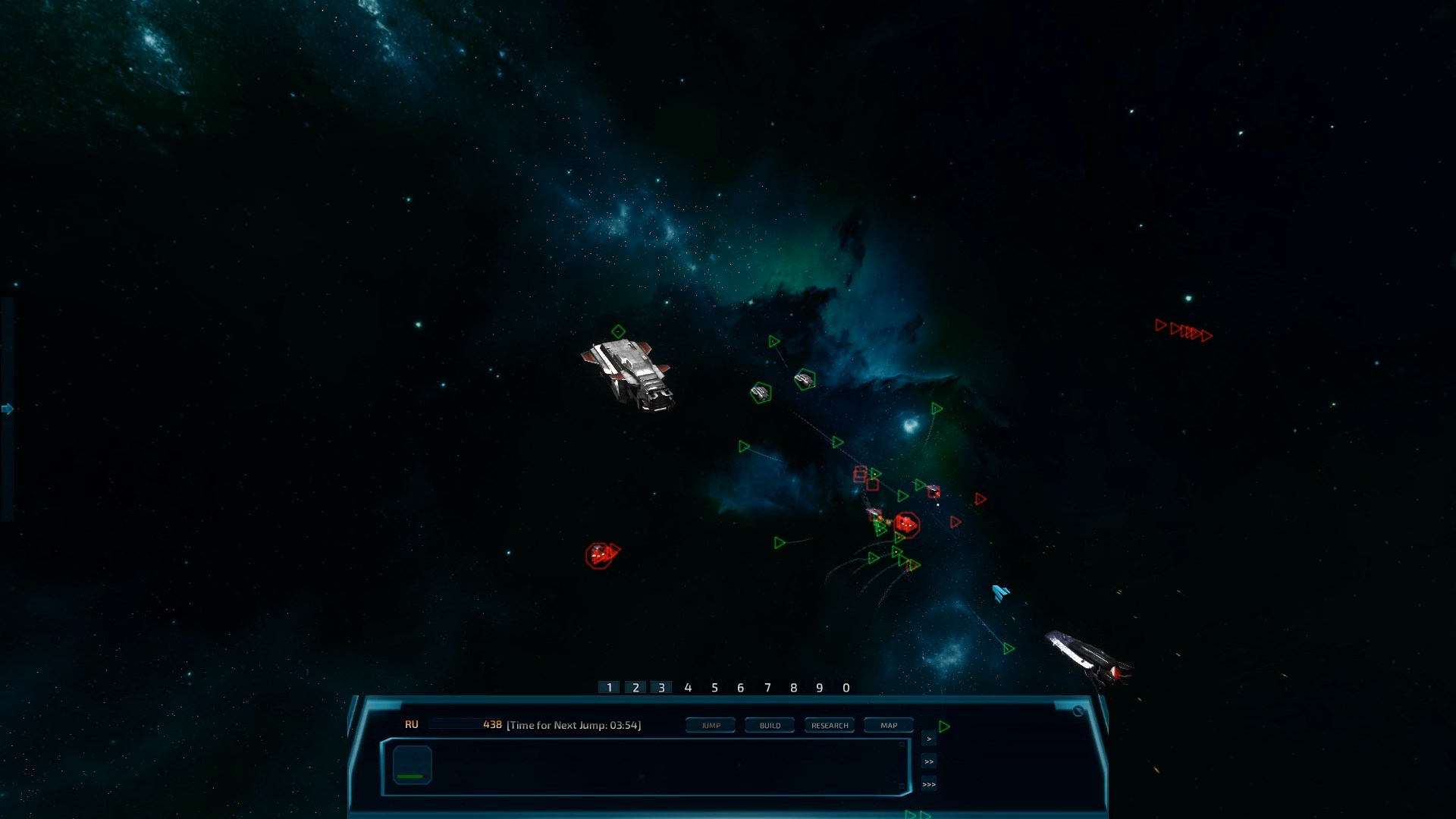
Task: Pick control group 6
Action: (x=741, y=688)
